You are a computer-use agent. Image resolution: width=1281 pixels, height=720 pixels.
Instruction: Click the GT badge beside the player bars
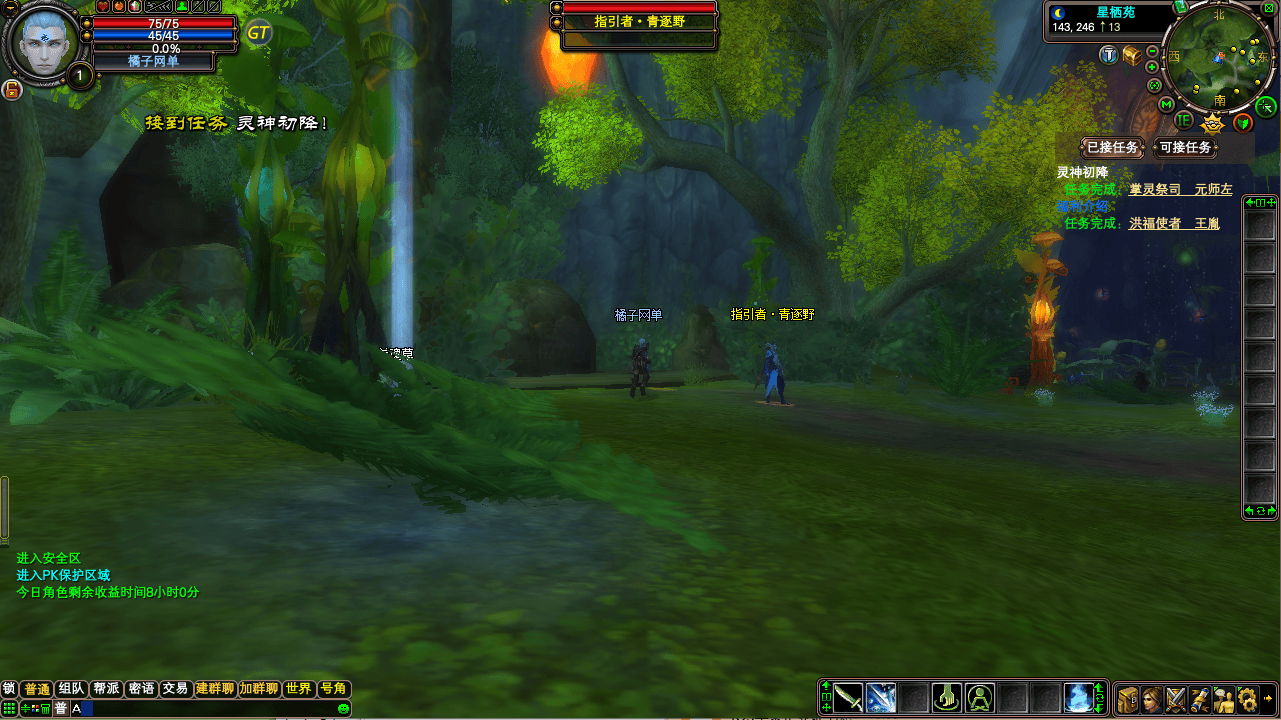258,33
